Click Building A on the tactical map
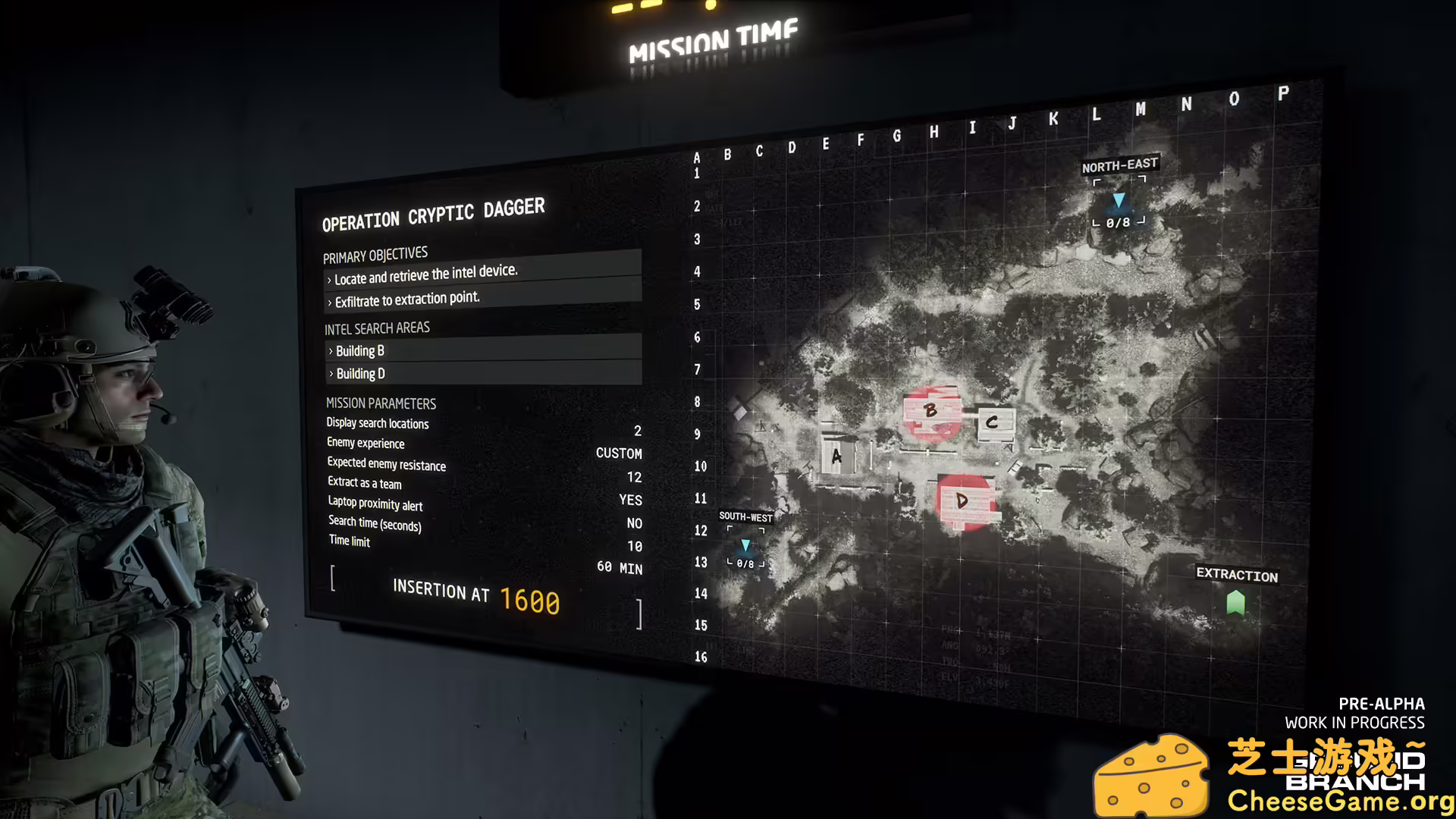This screenshot has width=1456, height=819. (x=836, y=457)
